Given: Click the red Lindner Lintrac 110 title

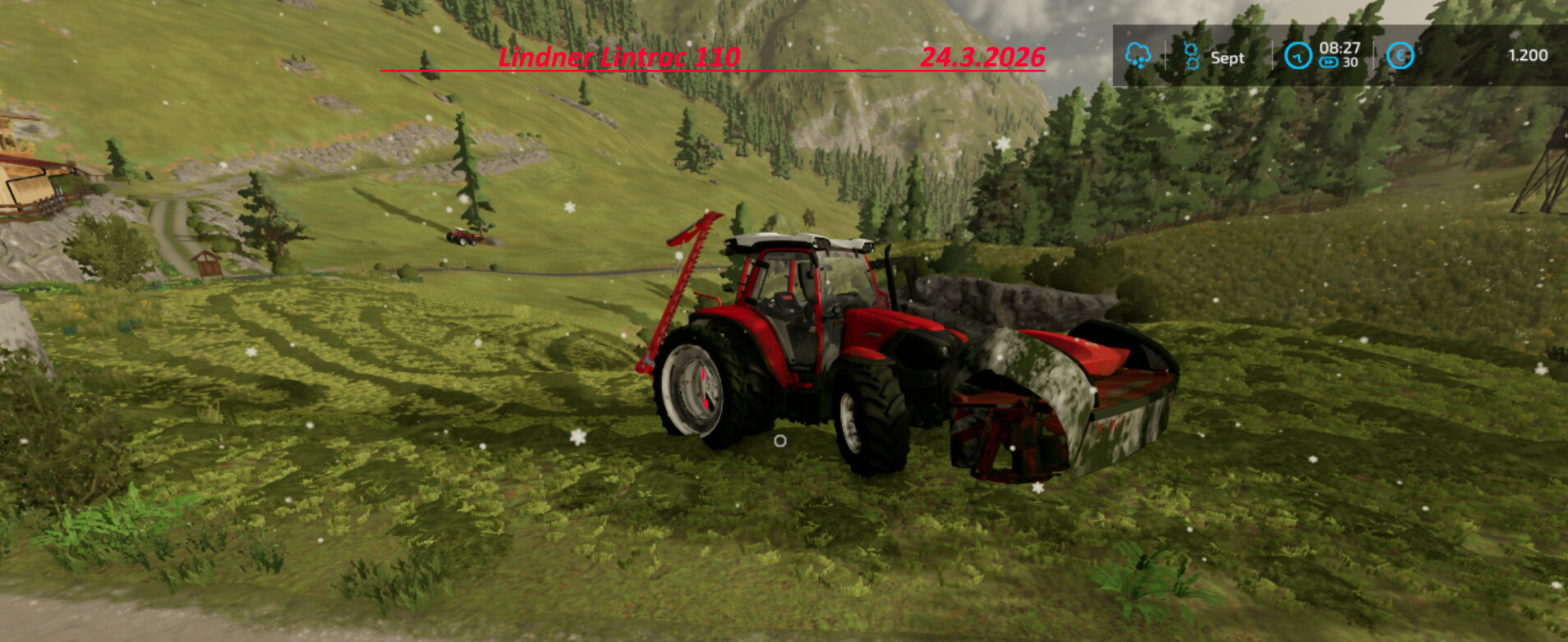Looking at the screenshot, I should point(618,58).
